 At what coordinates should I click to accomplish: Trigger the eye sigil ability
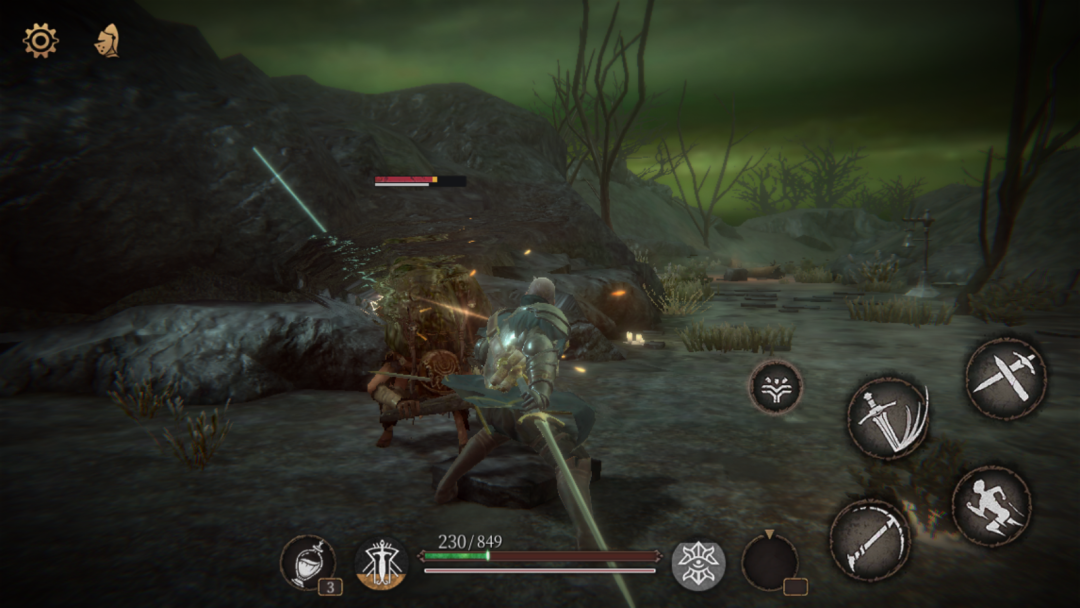[697, 564]
